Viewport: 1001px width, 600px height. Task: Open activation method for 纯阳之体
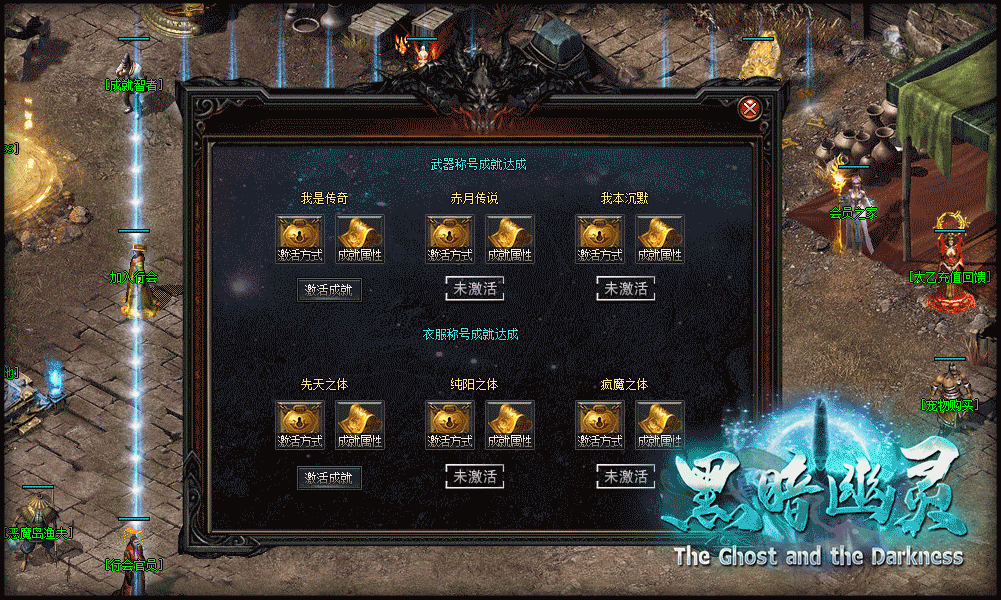(x=450, y=425)
